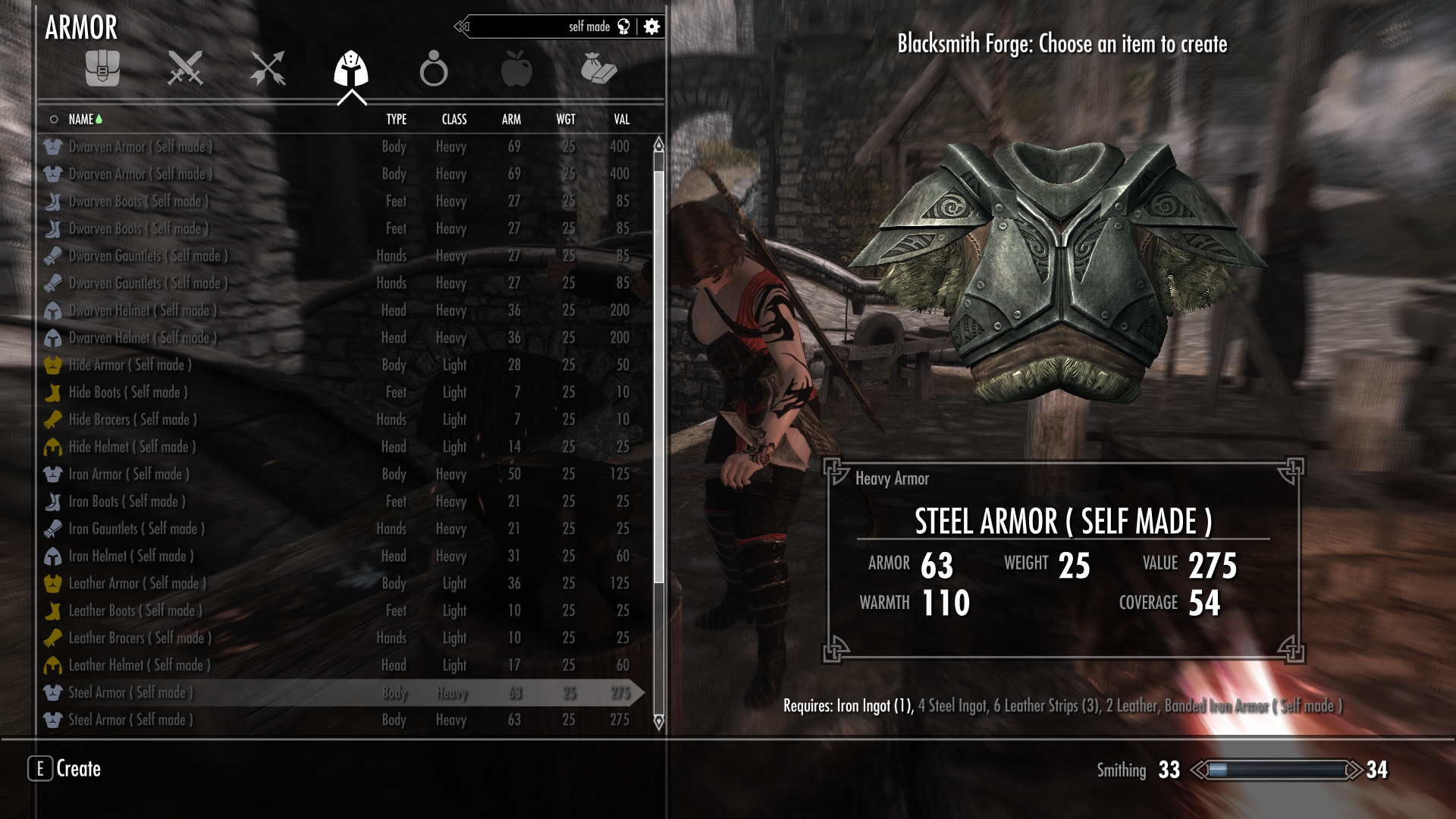Pick Iron Gauntlets ( Self made )

click(x=136, y=529)
